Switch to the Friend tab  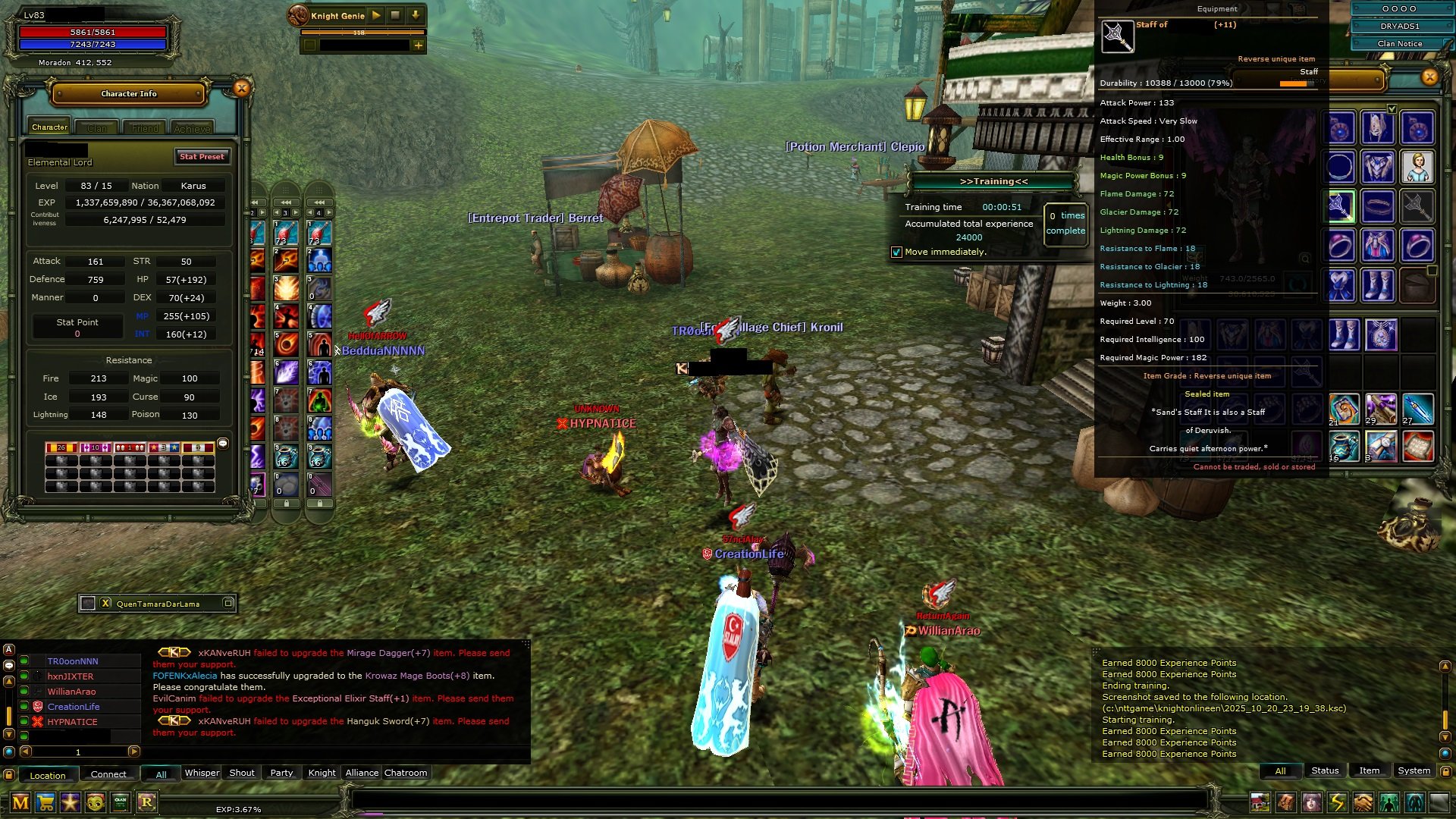click(x=145, y=128)
